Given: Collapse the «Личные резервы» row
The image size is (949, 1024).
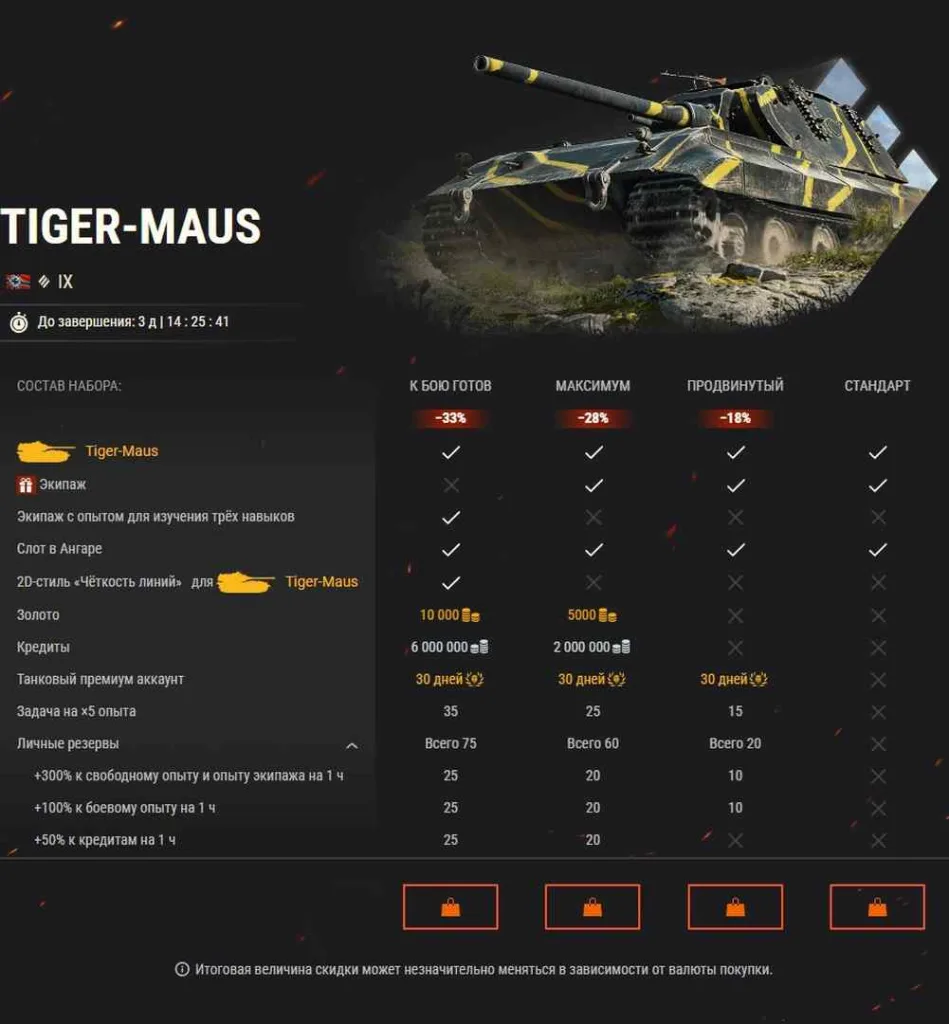Looking at the screenshot, I should (x=352, y=745).
